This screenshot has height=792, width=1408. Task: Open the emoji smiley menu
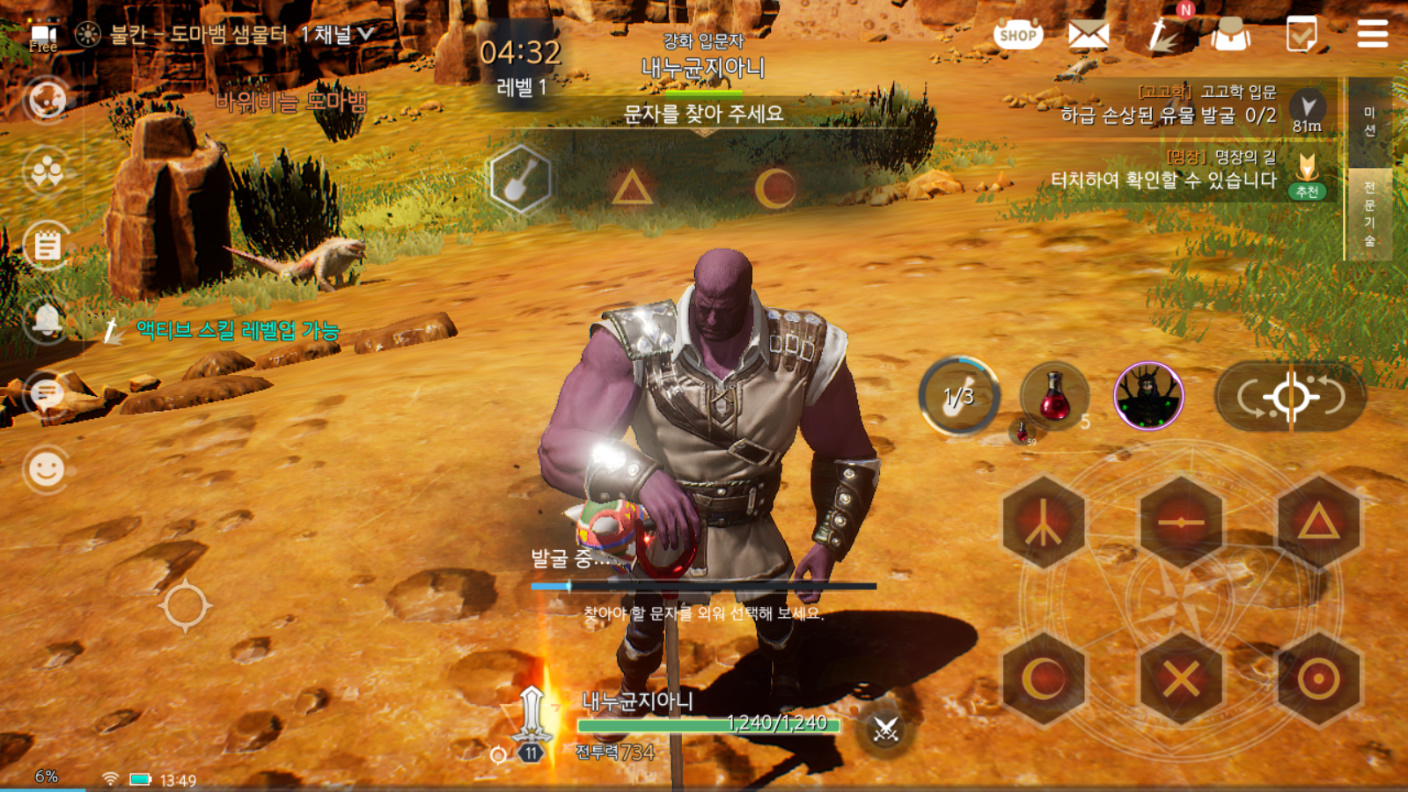(46, 469)
